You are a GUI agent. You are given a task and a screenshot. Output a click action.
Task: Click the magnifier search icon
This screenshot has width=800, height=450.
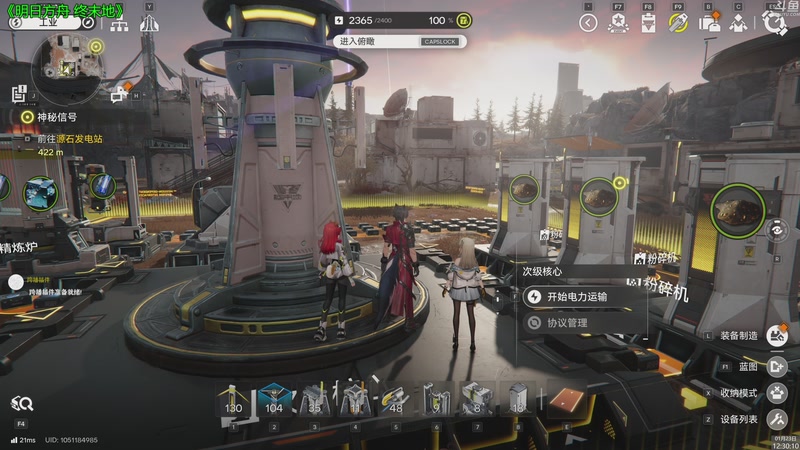coord(22,404)
